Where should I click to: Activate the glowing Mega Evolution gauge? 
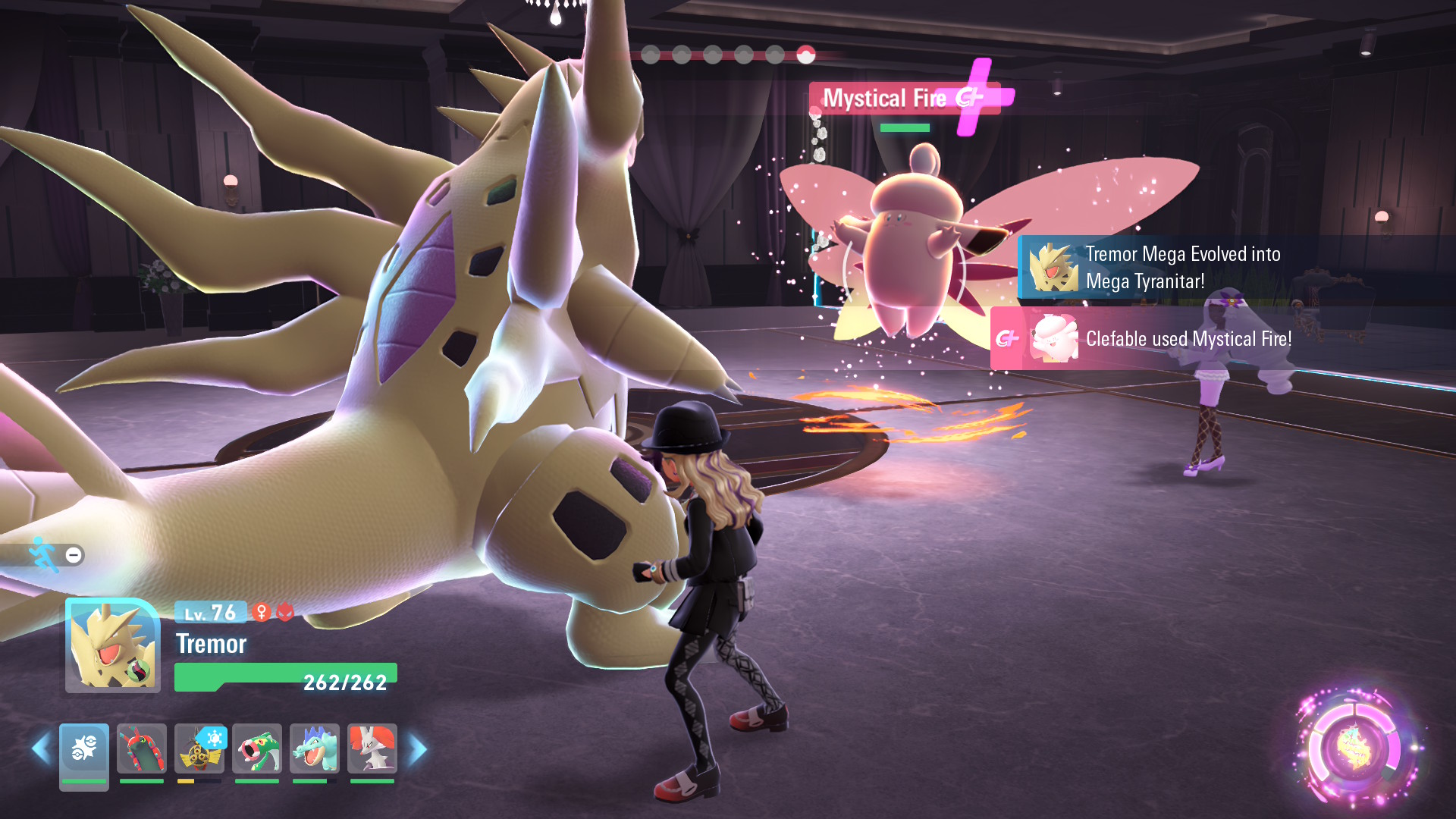(x=1355, y=748)
